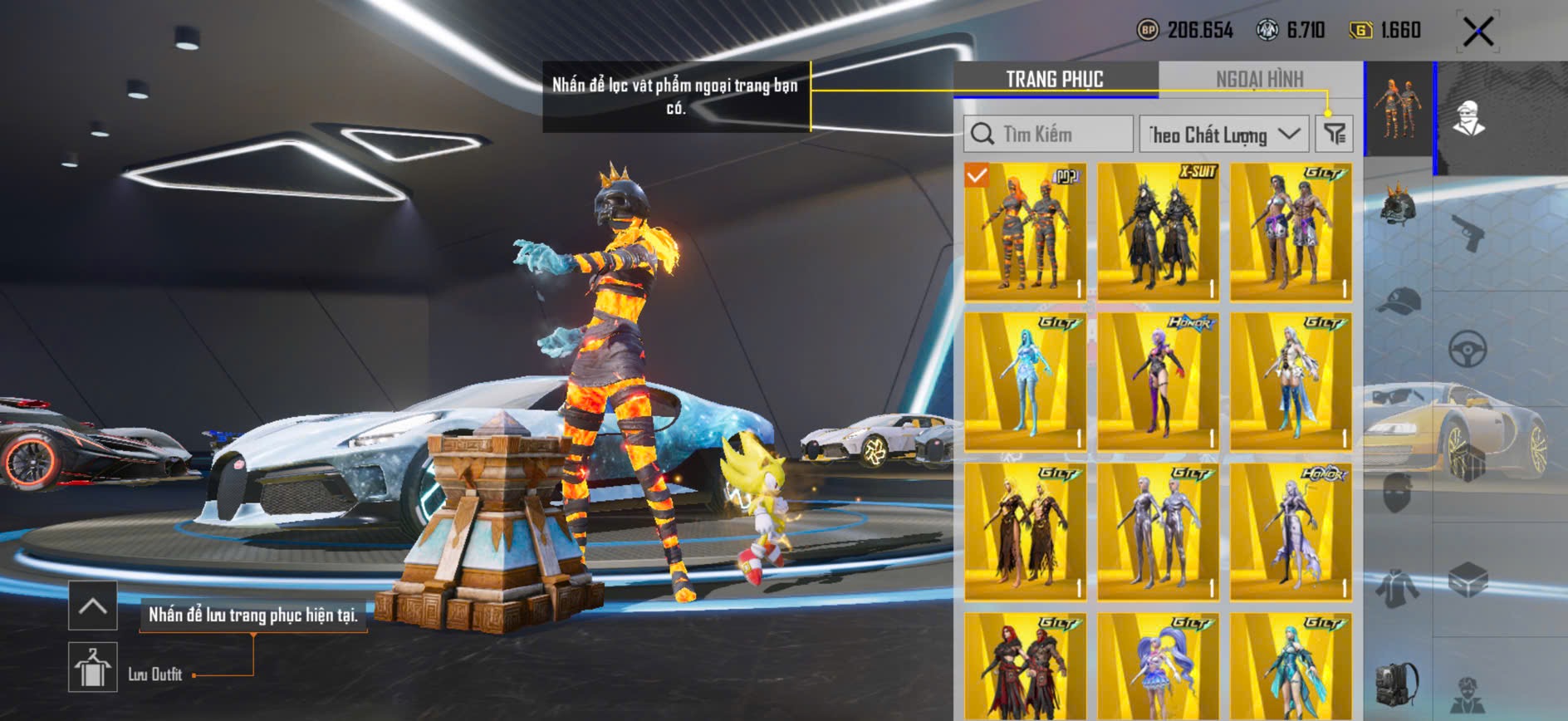Close the wardrobe with the X button
This screenshot has width=1568, height=721.
click(x=1477, y=32)
